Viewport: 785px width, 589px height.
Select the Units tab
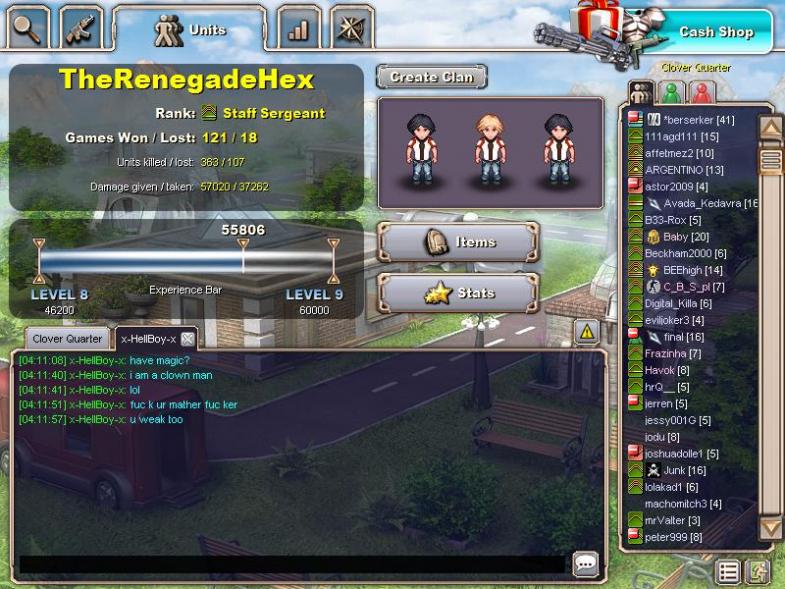(188, 29)
